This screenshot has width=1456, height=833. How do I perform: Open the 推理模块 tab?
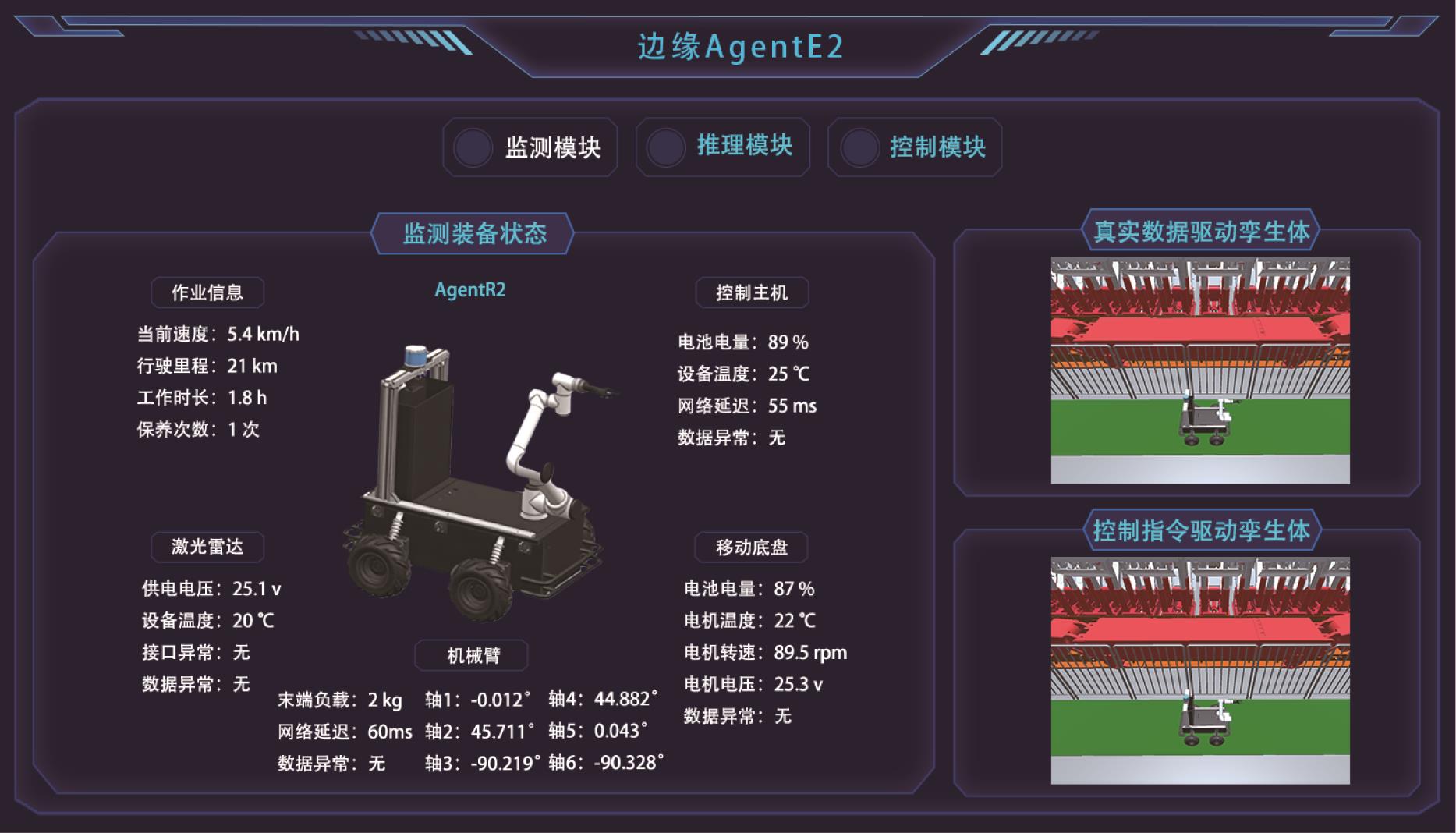tap(723, 147)
